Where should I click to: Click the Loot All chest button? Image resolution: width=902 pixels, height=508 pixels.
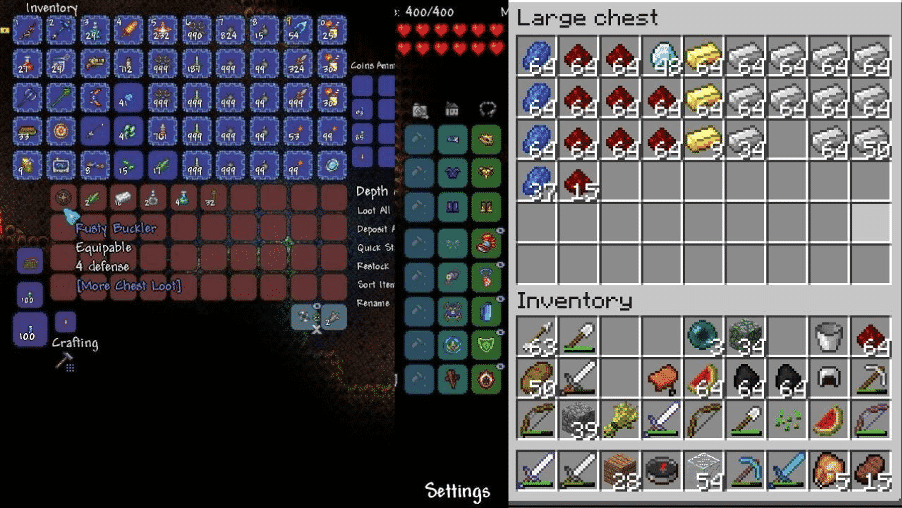[x=371, y=211]
